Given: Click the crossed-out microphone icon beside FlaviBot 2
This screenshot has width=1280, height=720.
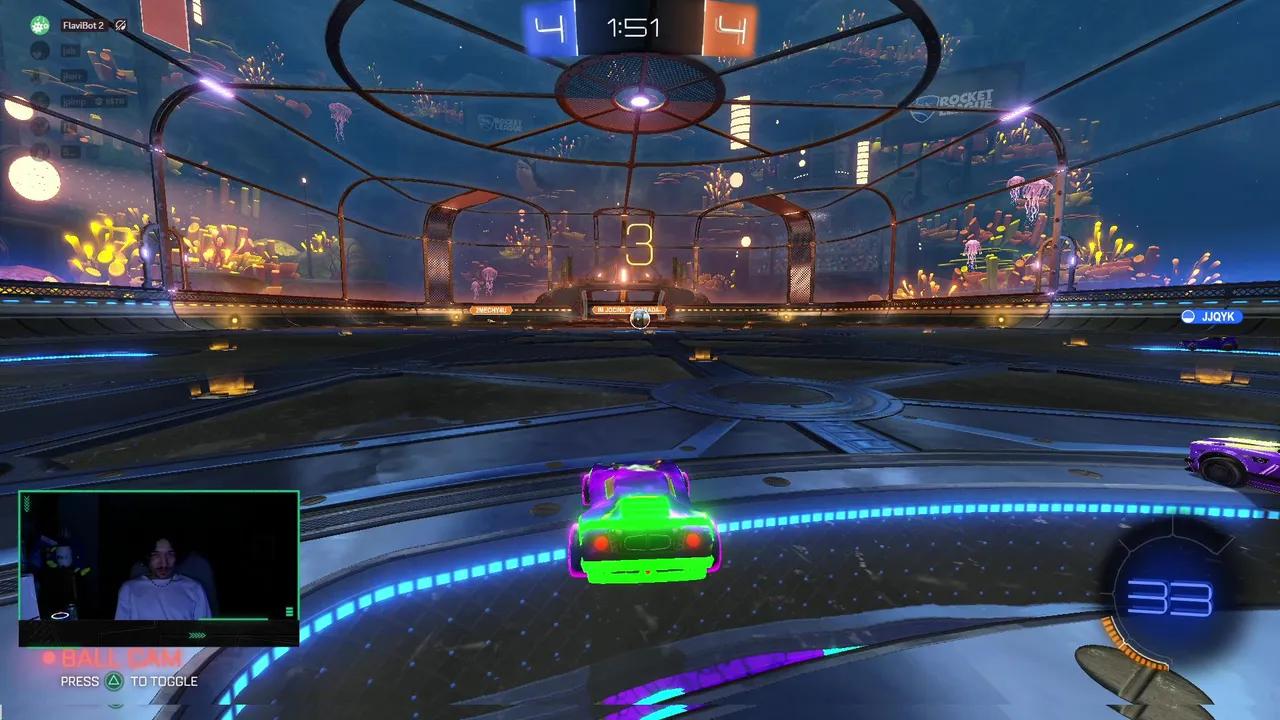Looking at the screenshot, I should [120, 27].
